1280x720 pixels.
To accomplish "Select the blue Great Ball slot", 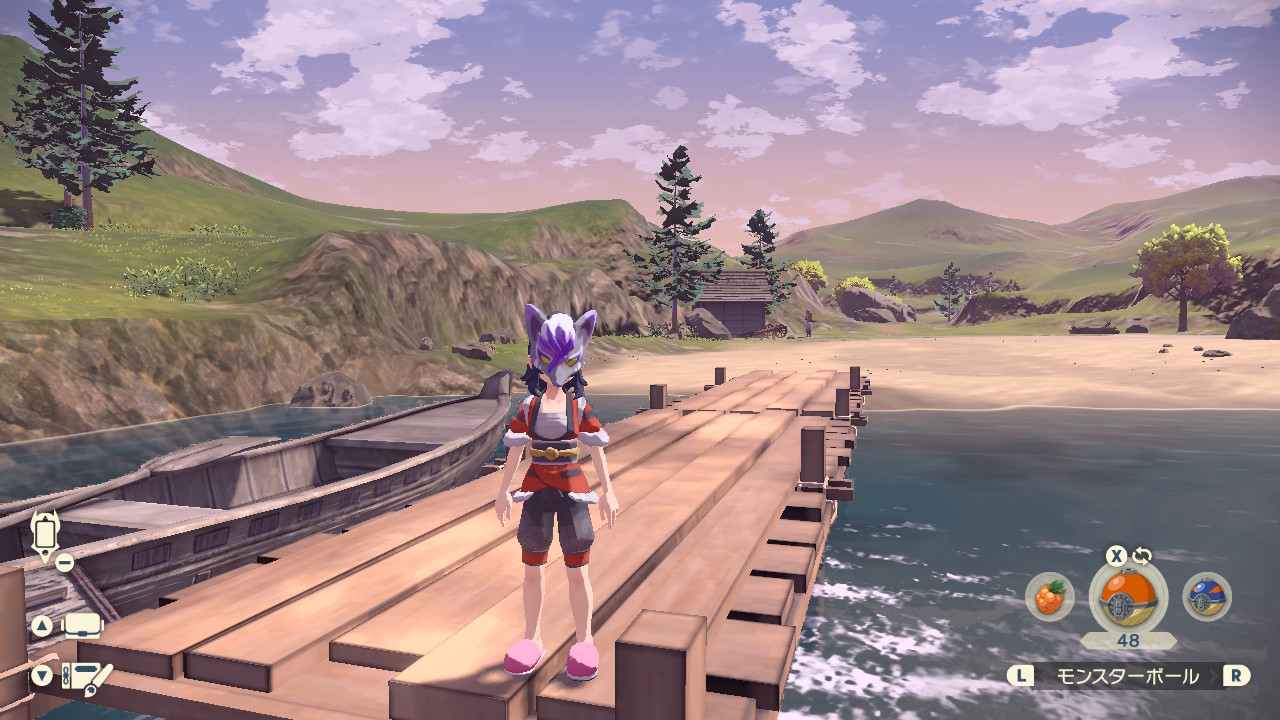I will point(1206,598).
